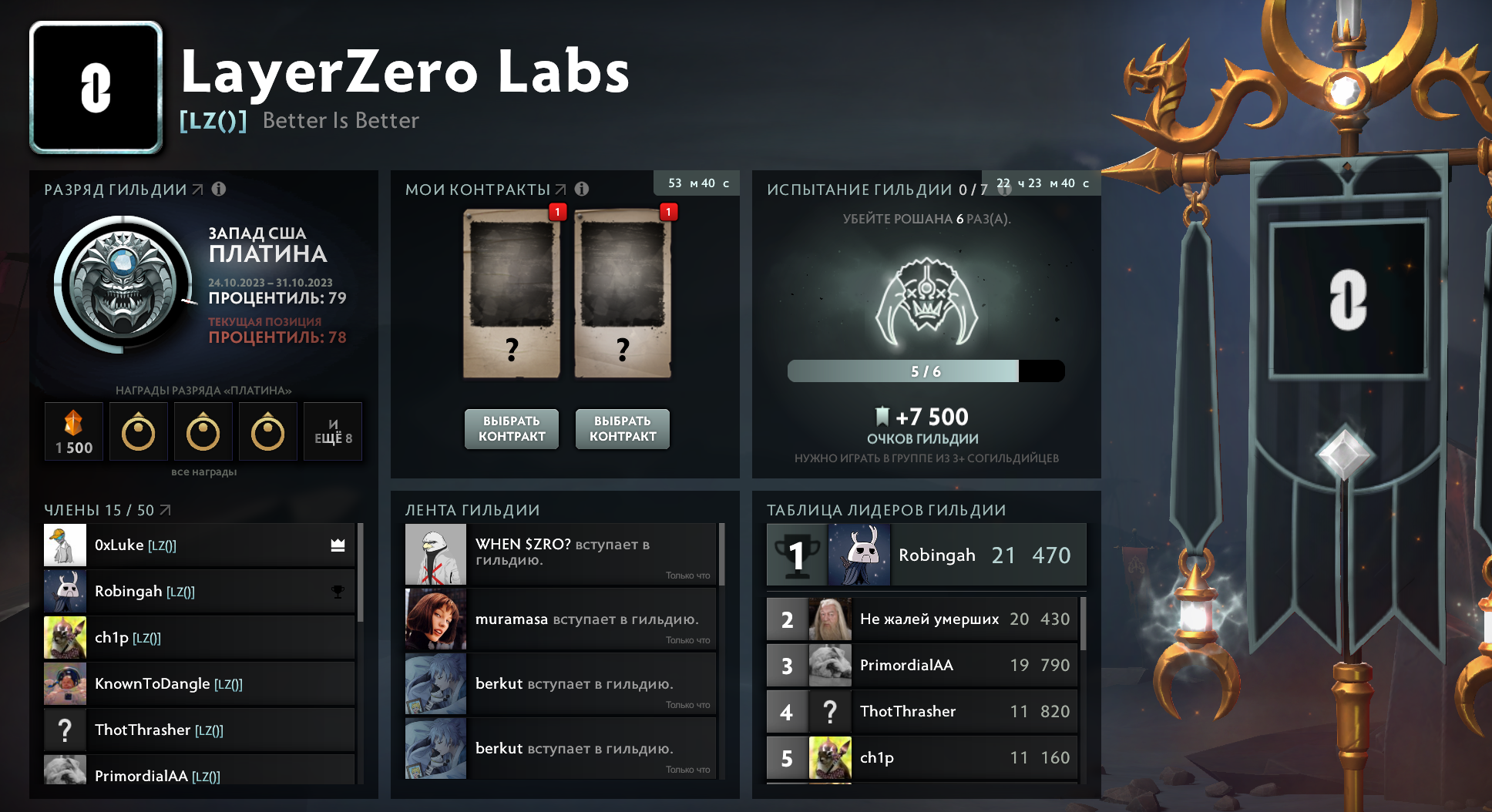The width and height of the screenshot is (1492, 812).
Task: Click the LayerZero Labs guild logo
Action: click(x=96, y=87)
